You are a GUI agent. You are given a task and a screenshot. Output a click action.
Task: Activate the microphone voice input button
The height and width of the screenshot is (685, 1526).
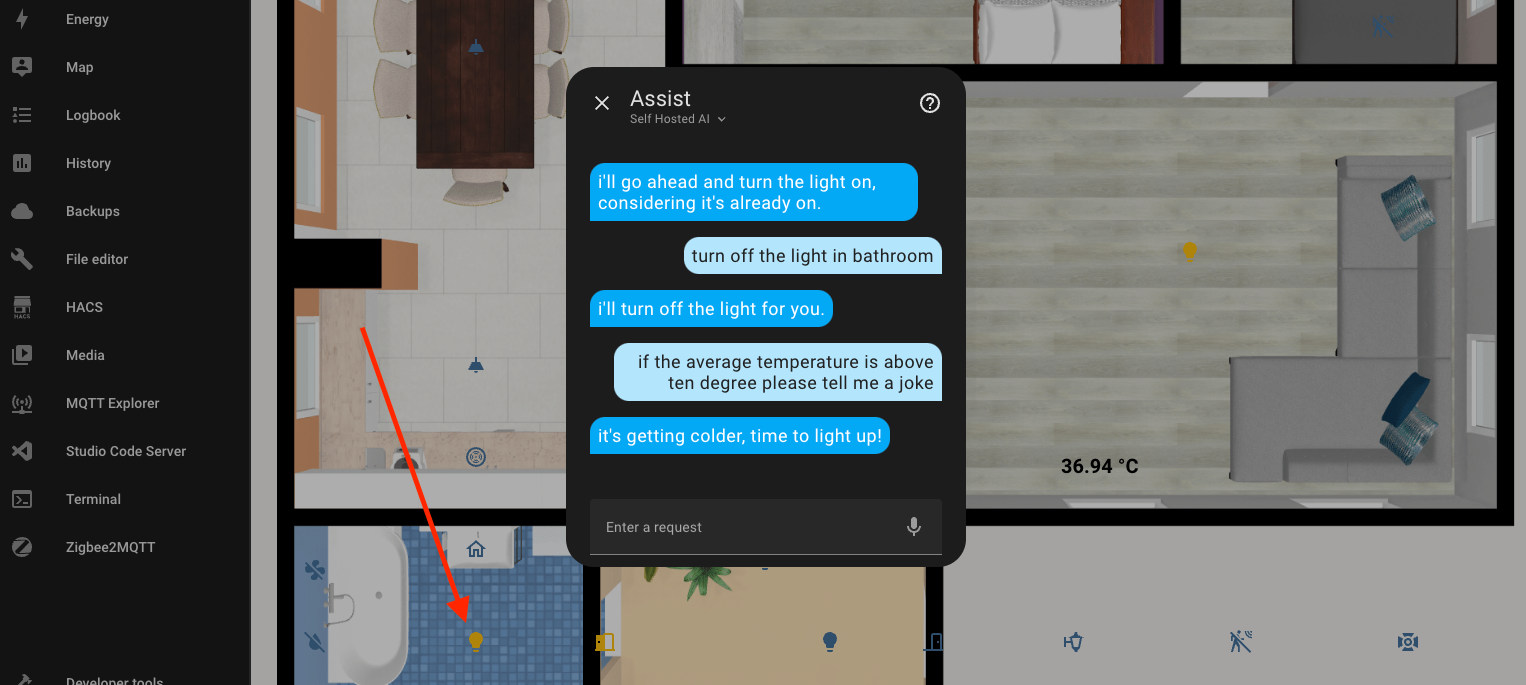pyautogui.click(x=913, y=527)
